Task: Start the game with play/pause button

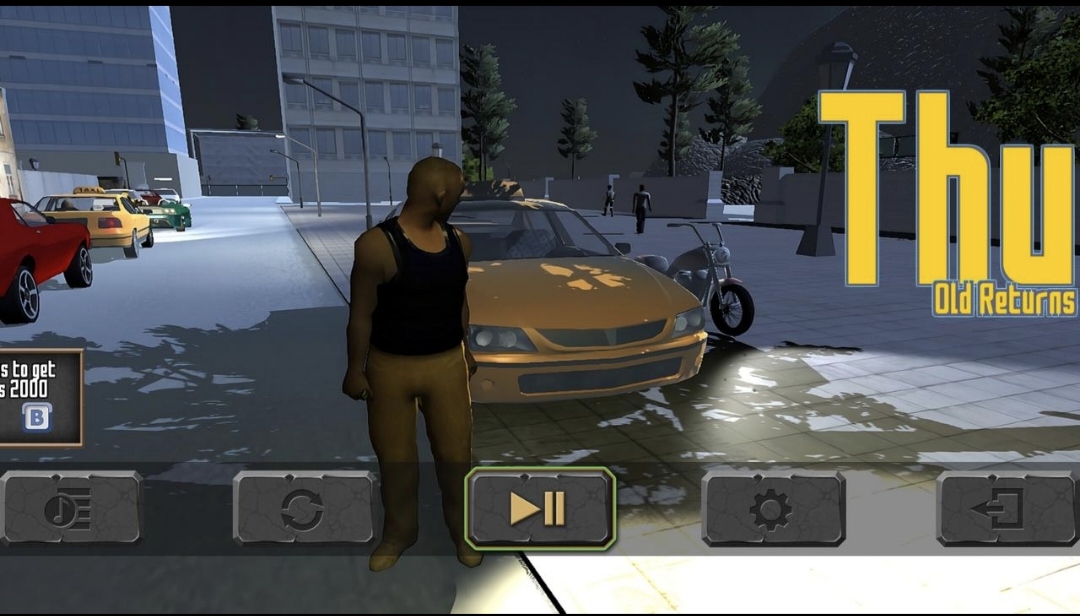Action: pos(540,509)
